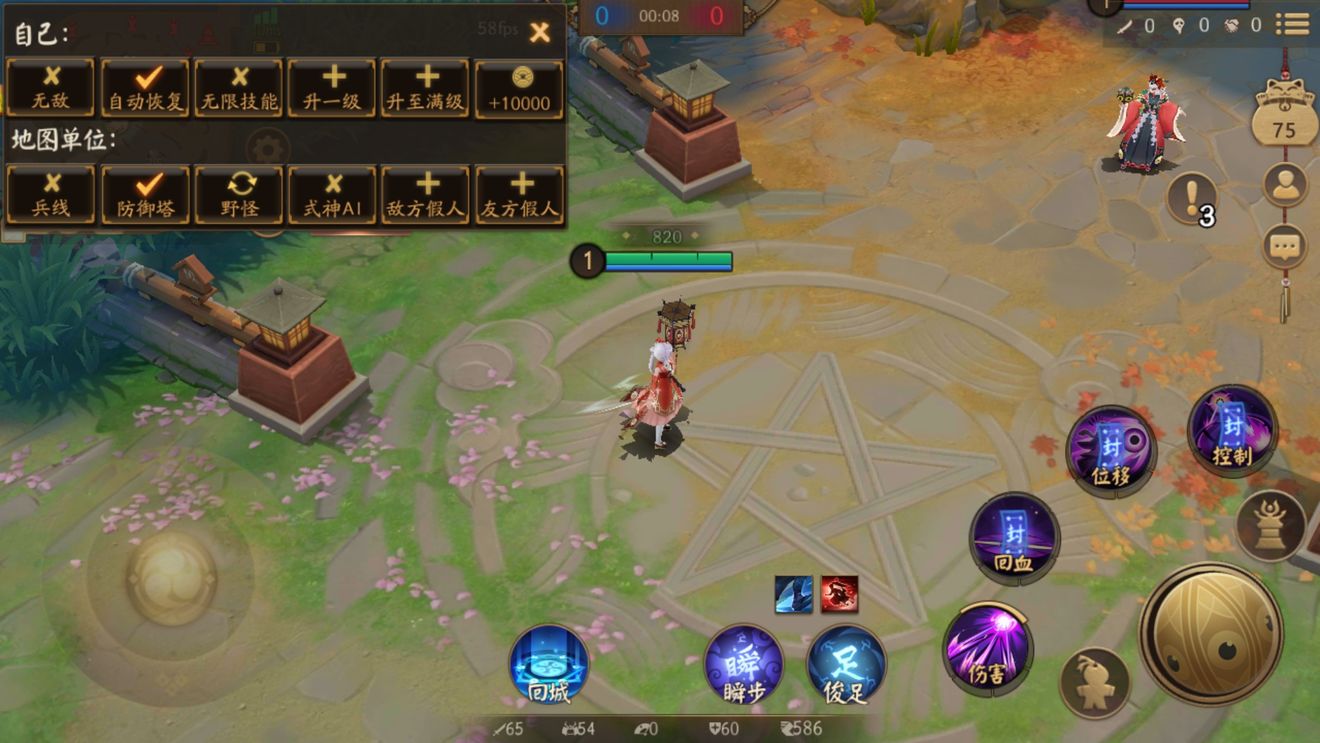Add +10000 gold coins
The width and height of the screenshot is (1320, 743).
point(520,88)
